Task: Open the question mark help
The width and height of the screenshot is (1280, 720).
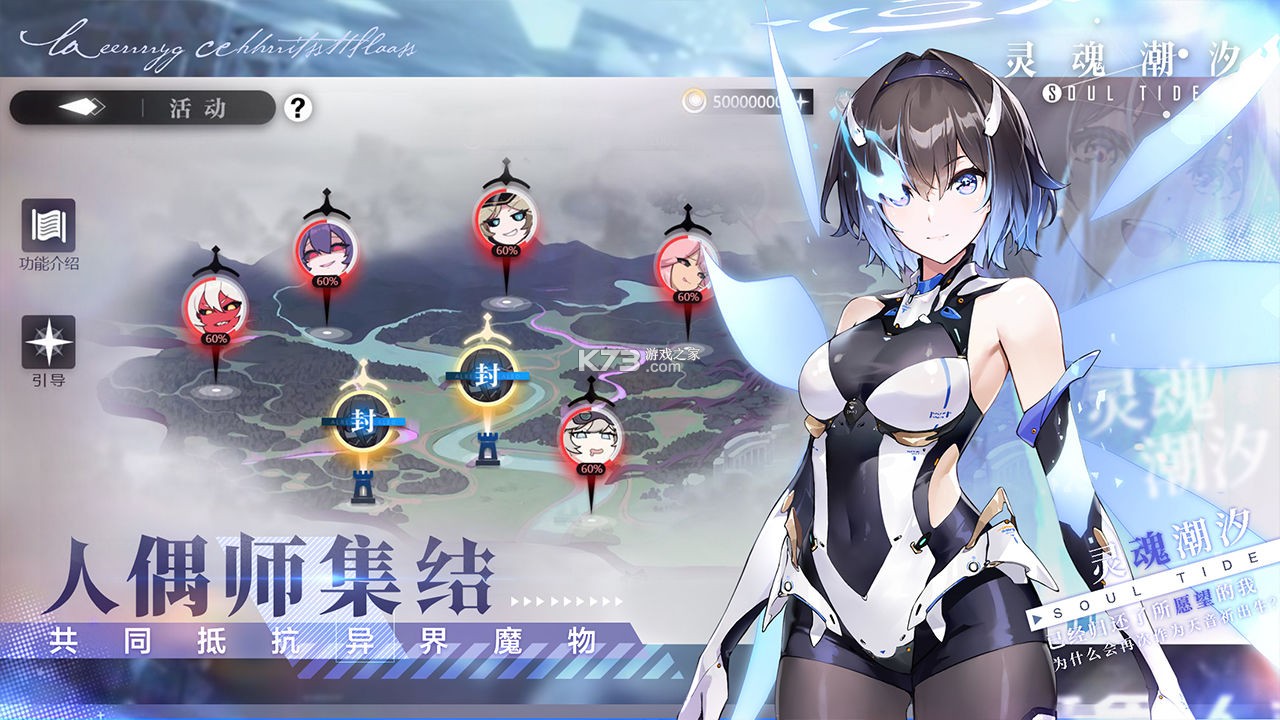Action: point(297,108)
